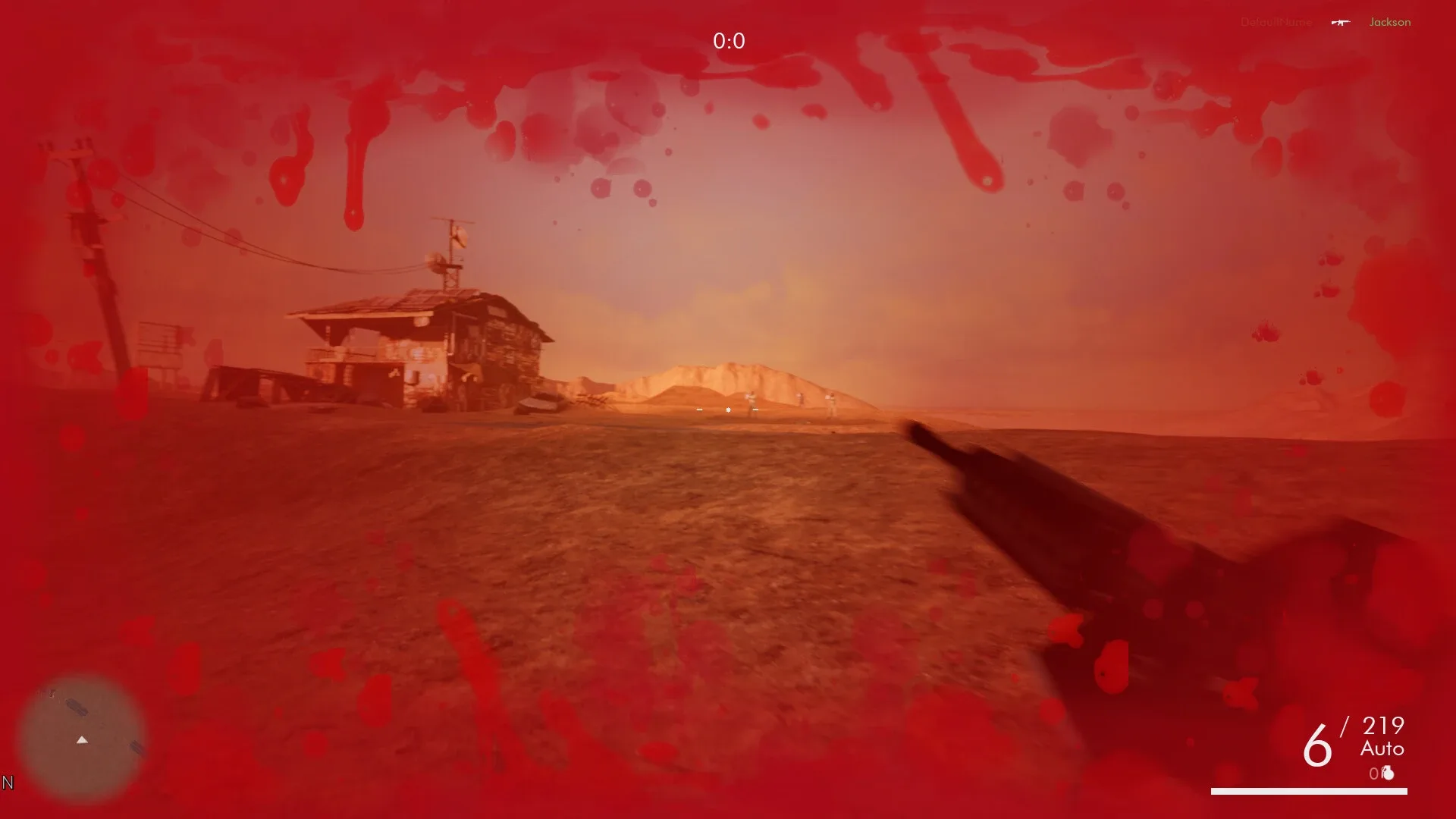
Task: Click the rifle kill-feed weapon icon
Action: (x=1341, y=22)
